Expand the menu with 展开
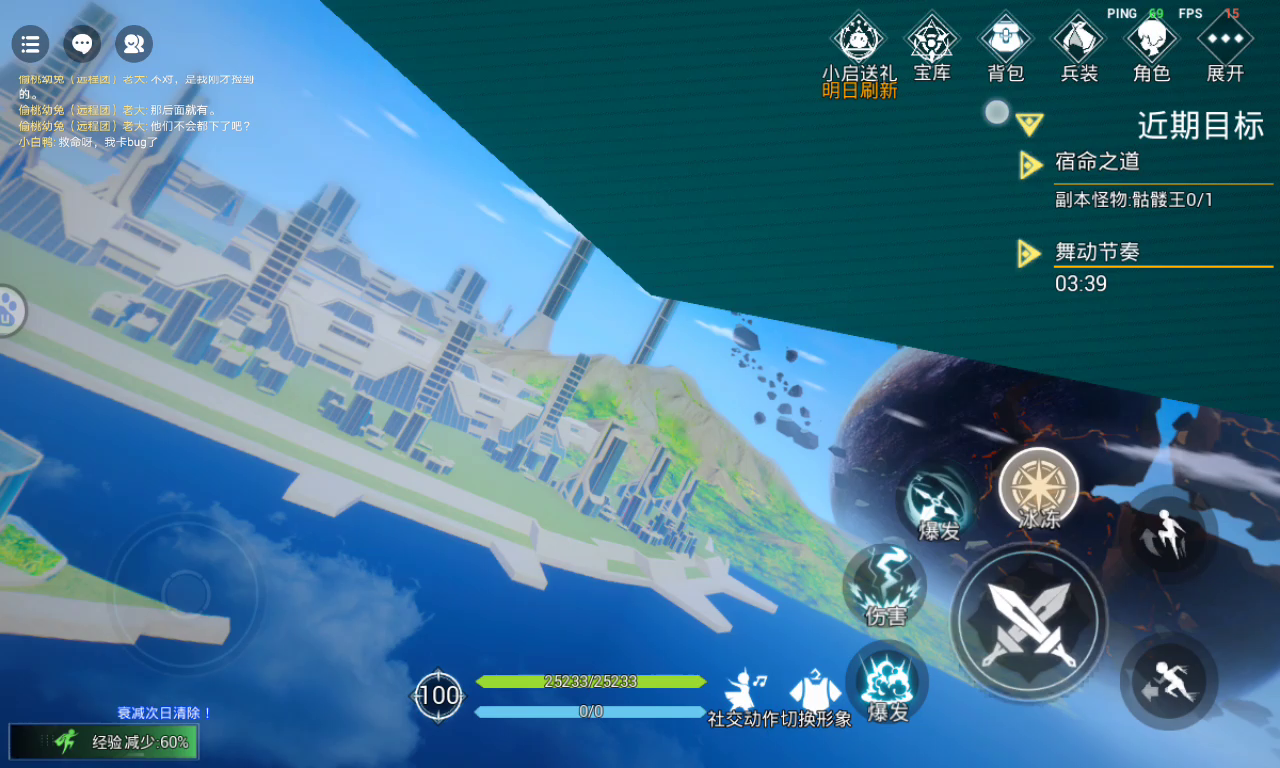Image resolution: width=1280 pixels, height=768 pixels. [x=1225, y=42]
